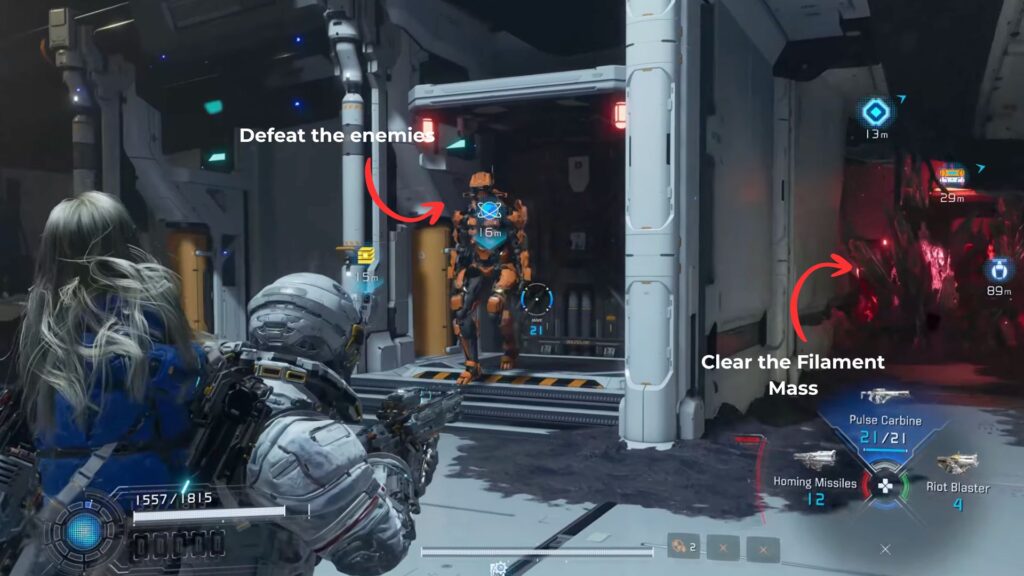Screen dimensions: 1024x576
Task: Click the weapon wheel center d-pad icon
Action: (884, 486)
